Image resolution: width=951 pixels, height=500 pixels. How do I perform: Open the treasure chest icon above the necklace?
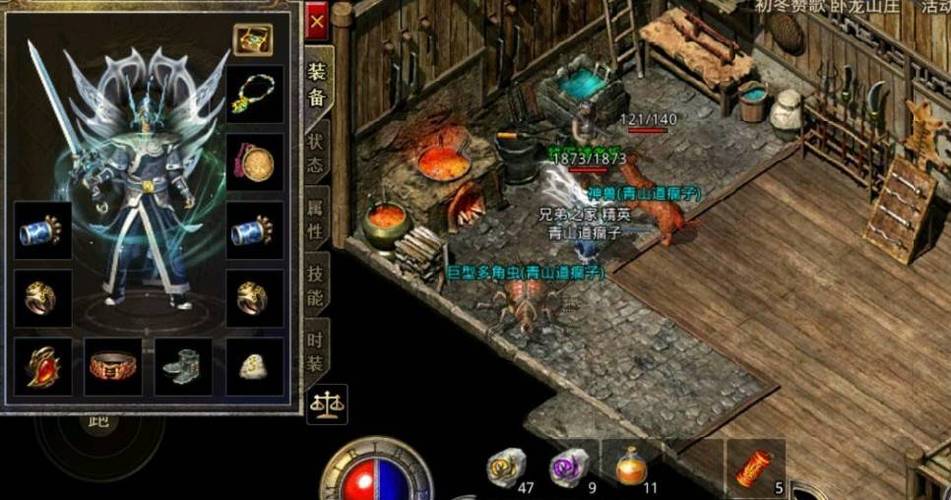point(253,40)
